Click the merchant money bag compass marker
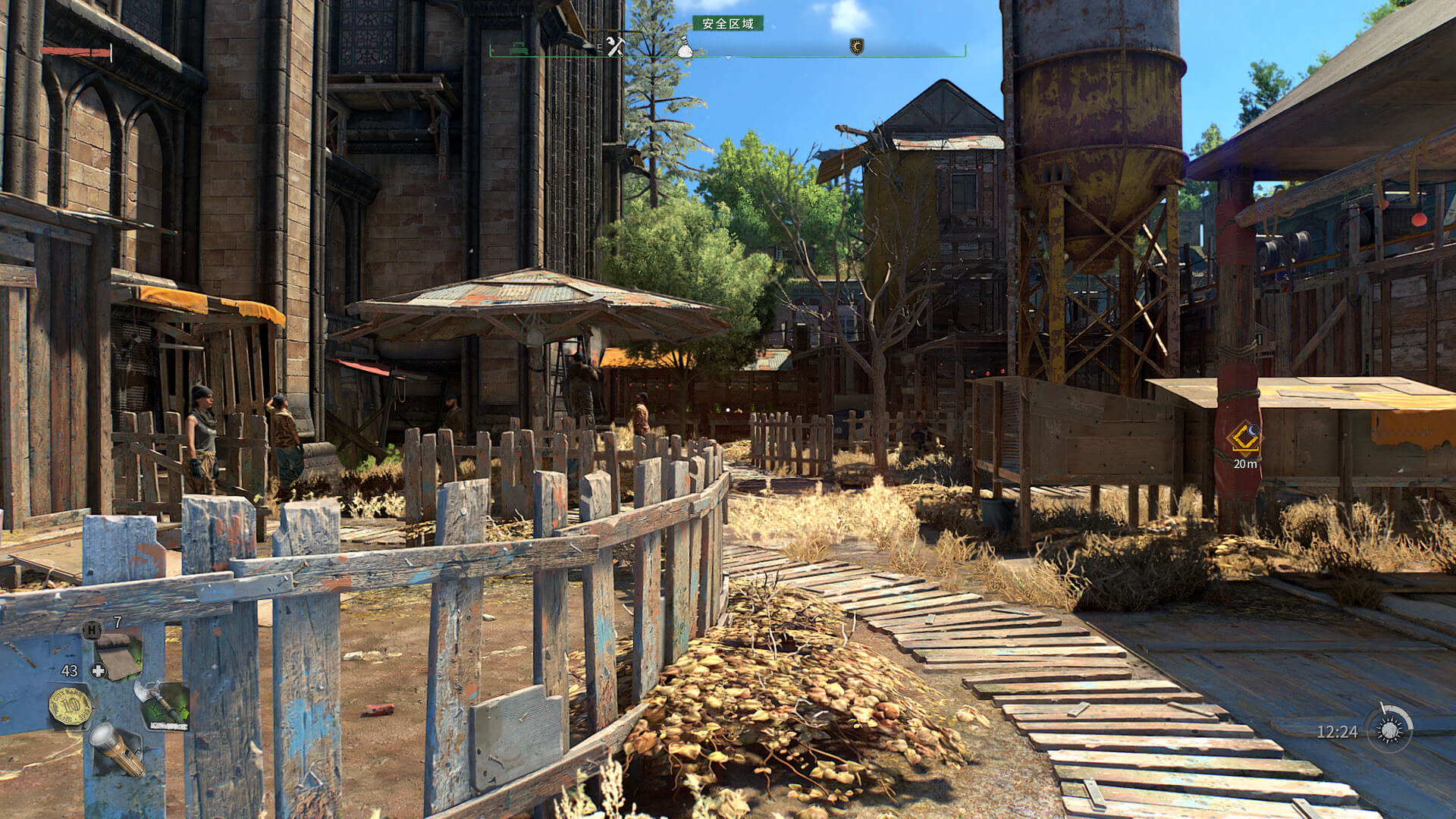This screenshot has width=1456, height=819. [x=685, y=47]
